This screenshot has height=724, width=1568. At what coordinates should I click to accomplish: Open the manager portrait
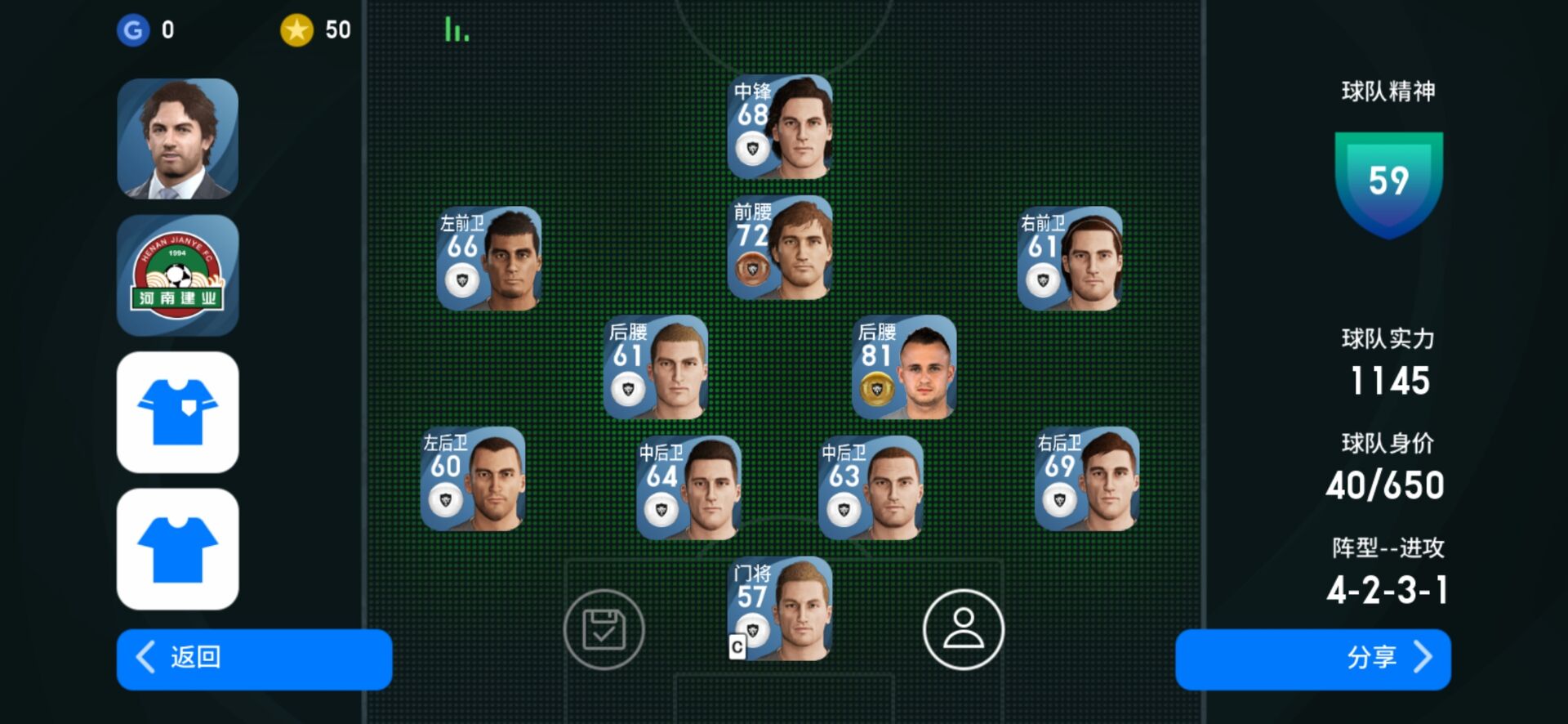point(178,139)
